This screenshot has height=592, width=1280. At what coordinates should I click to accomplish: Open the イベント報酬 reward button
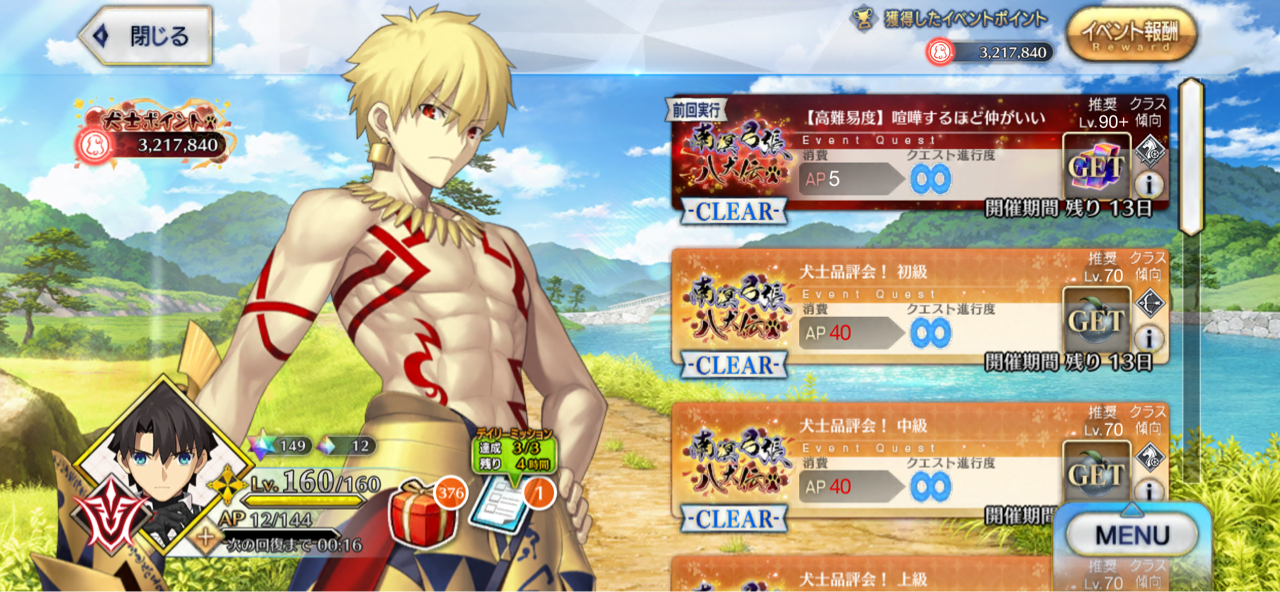click(x=1132, y=36)
